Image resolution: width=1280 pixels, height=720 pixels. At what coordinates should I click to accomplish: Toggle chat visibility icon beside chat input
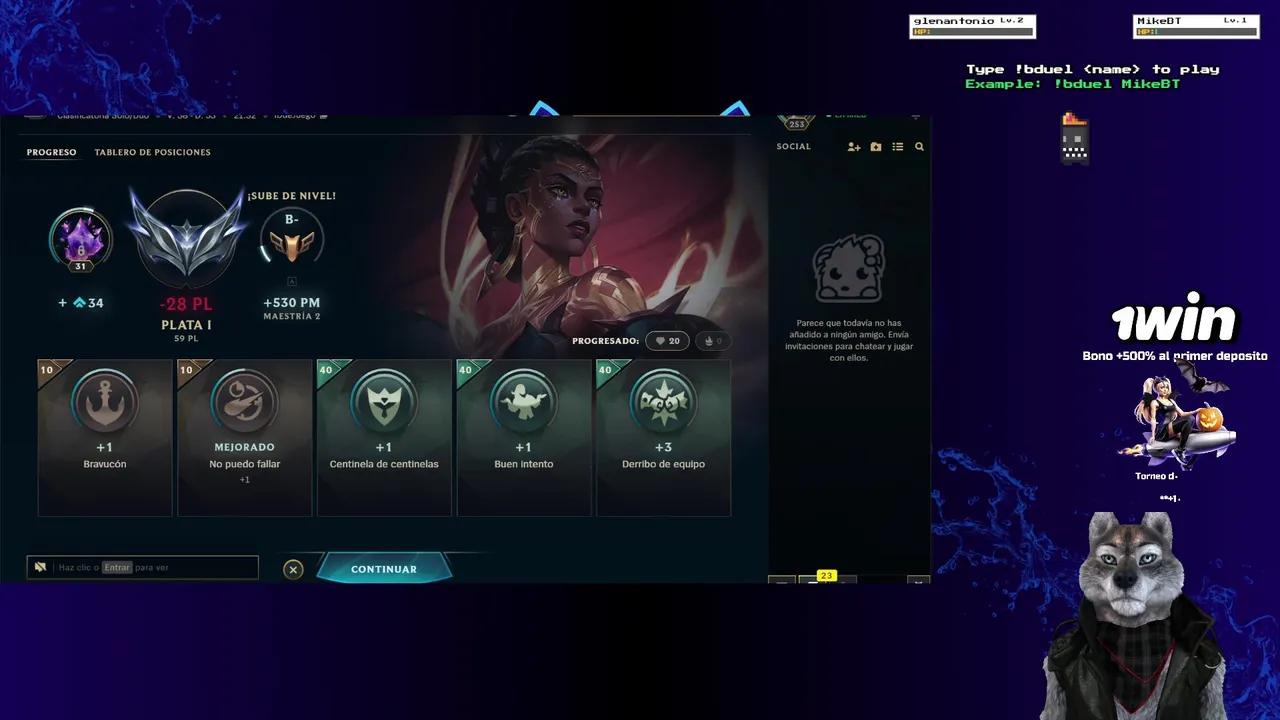click(40, 566)
